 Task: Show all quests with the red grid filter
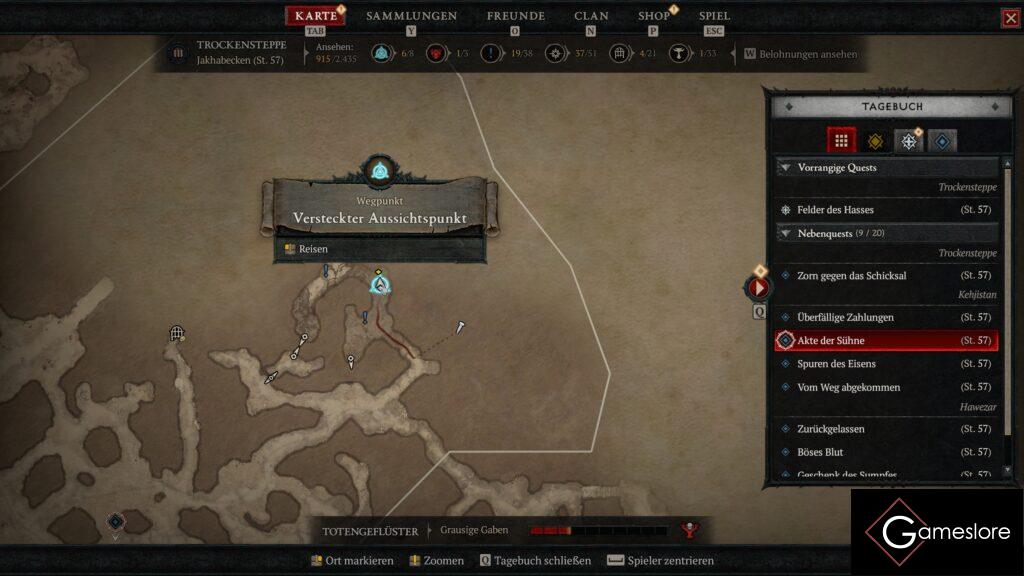(x=841, y=141)
